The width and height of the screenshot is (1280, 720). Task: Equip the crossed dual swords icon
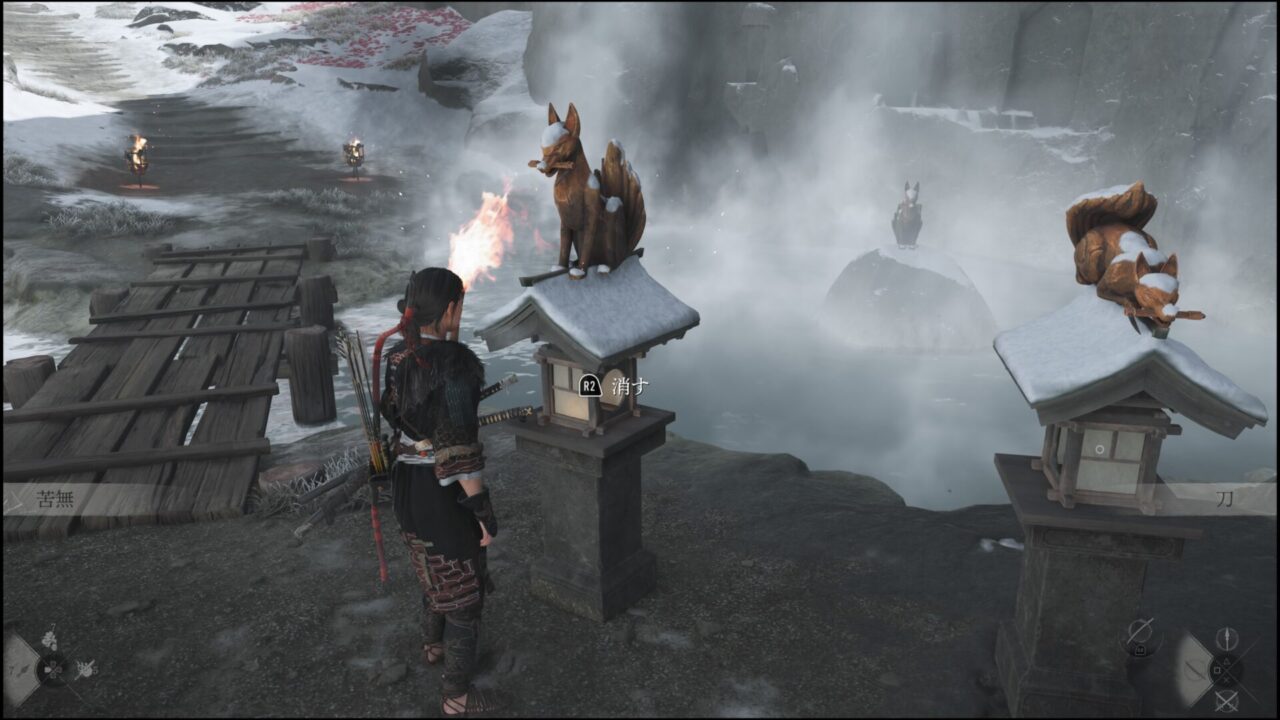click(1227, 700)
